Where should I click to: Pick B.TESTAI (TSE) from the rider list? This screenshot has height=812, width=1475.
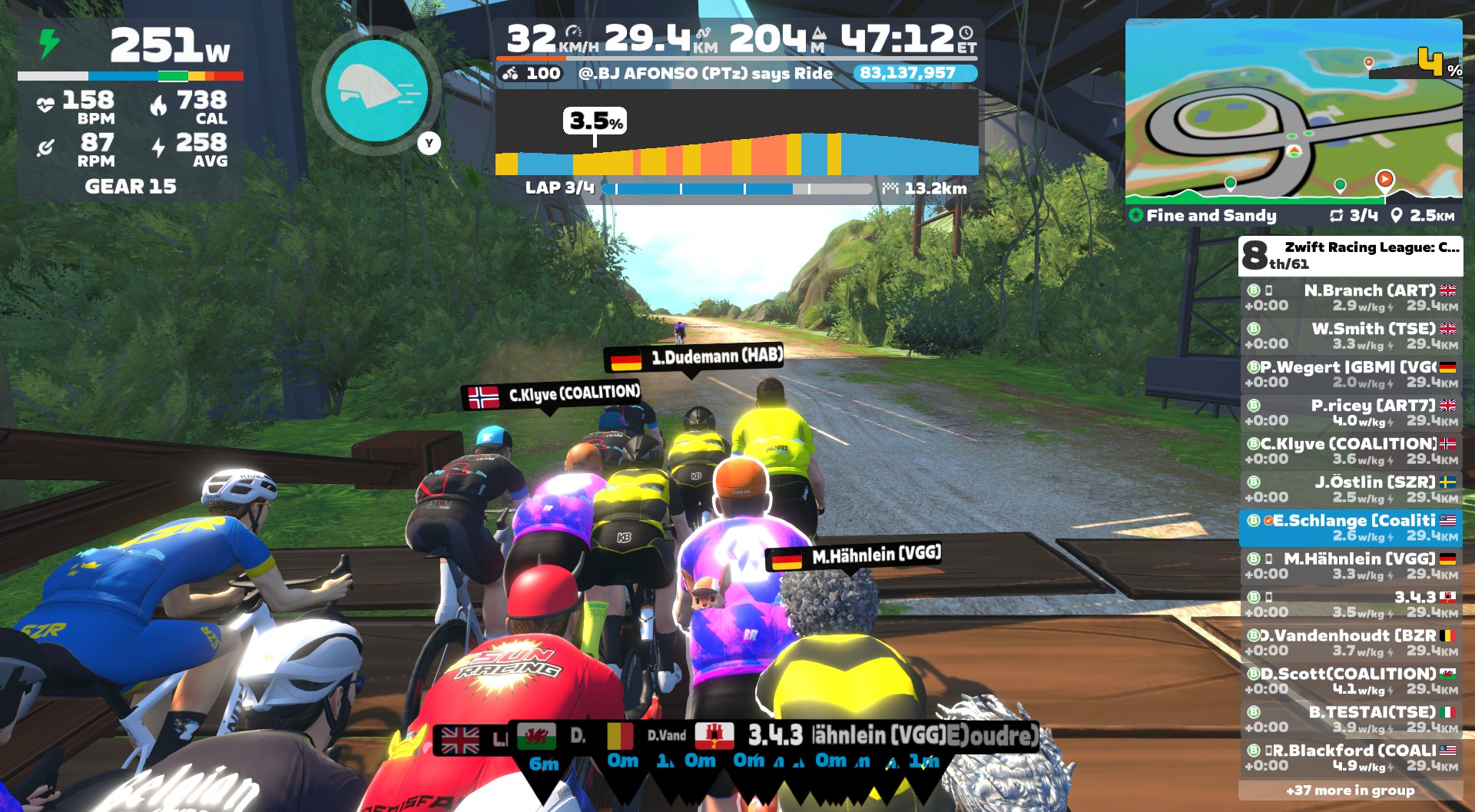(x=1351, y=720)
